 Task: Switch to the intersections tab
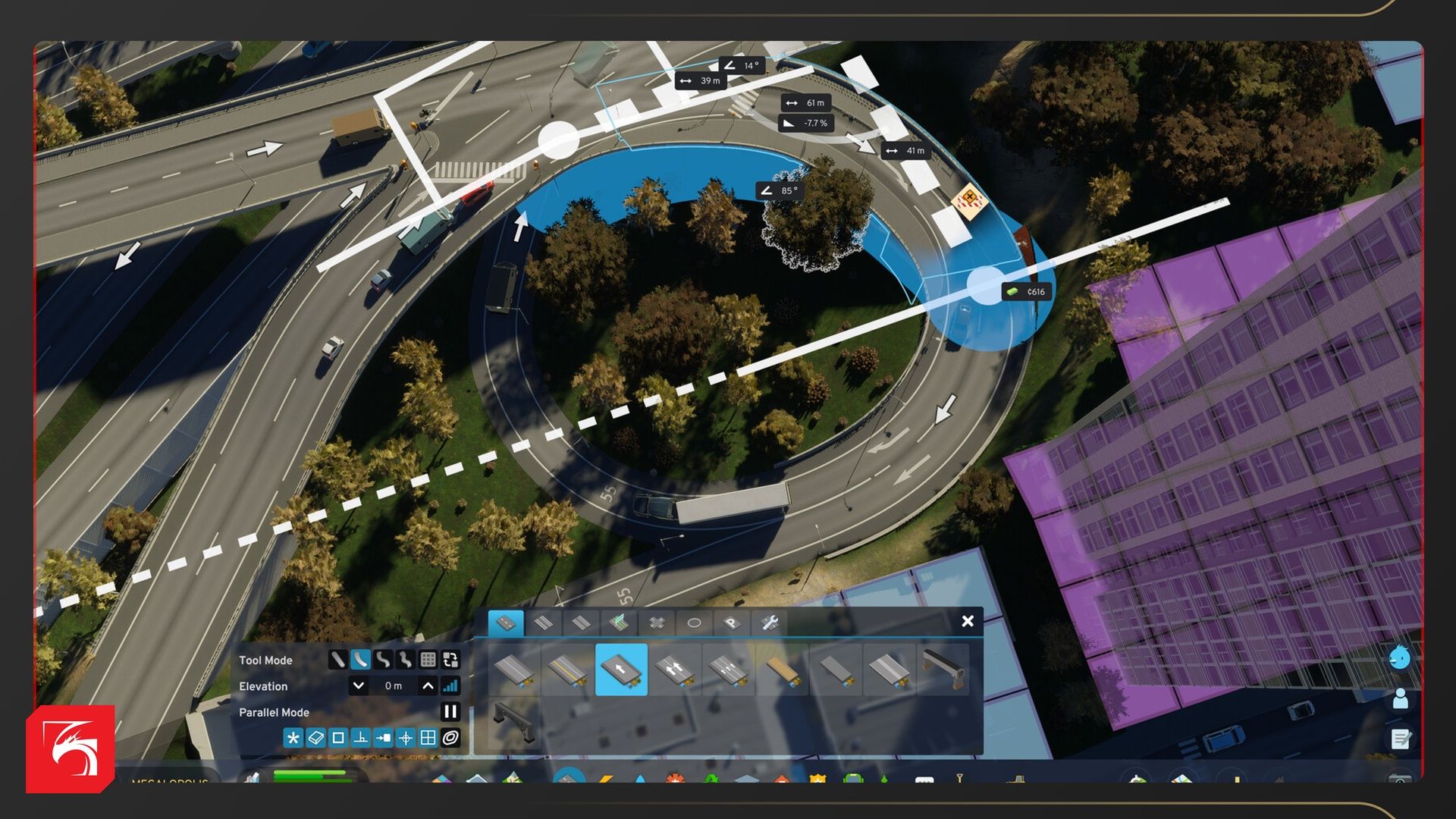[x=657, y=623]
